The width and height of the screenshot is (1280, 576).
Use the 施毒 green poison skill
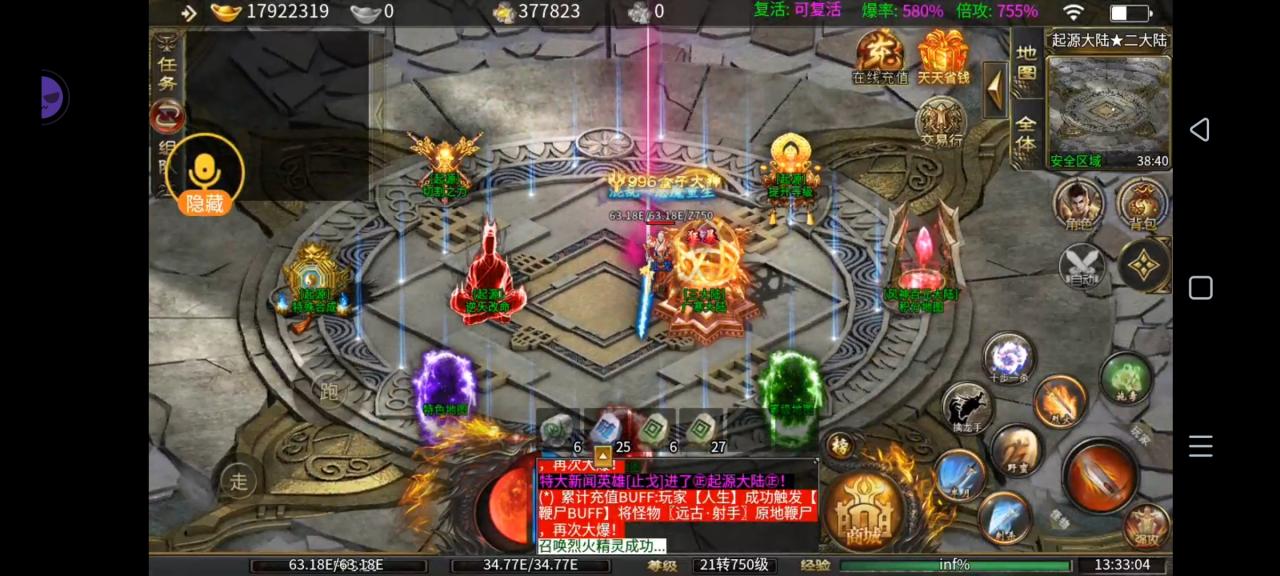1126,377
